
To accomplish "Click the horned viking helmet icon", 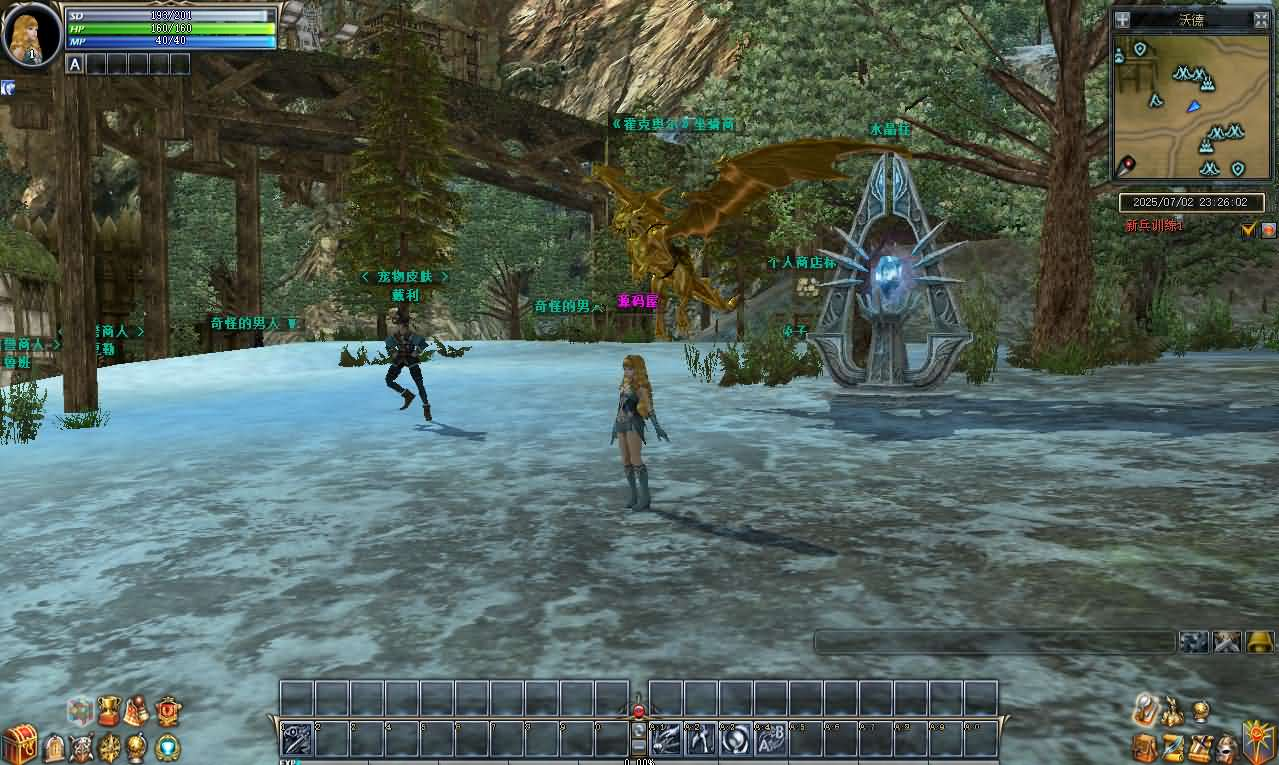I will pyautogui.click(x=81, y=746).
